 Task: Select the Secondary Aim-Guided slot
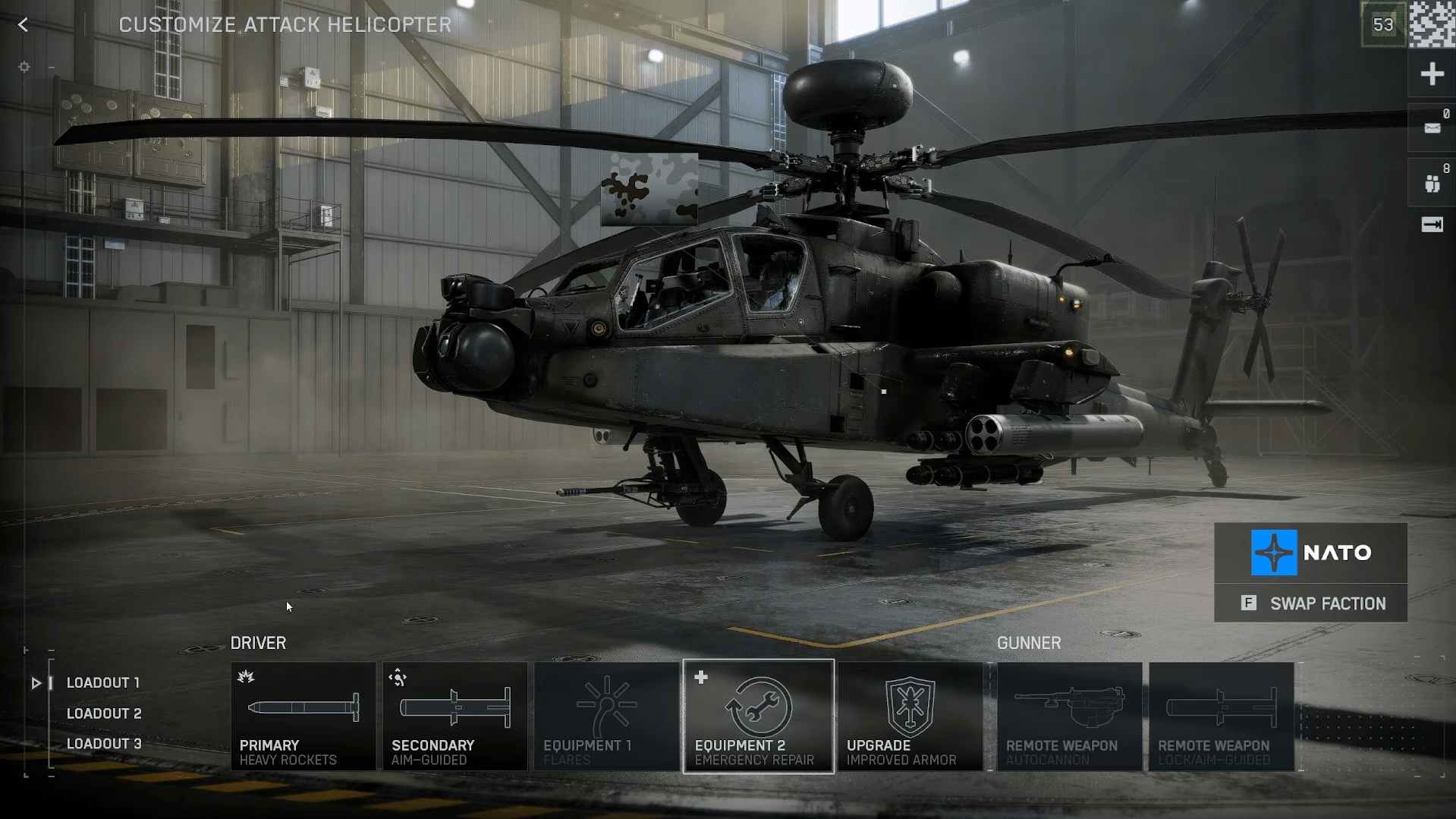tap(455, 717)
